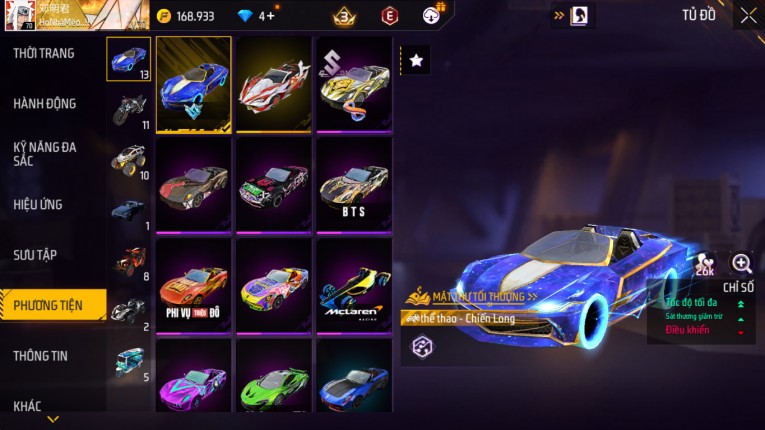Select the red and white car skin
The width and height of the screenshot is (765, 430).
[274, 84]
